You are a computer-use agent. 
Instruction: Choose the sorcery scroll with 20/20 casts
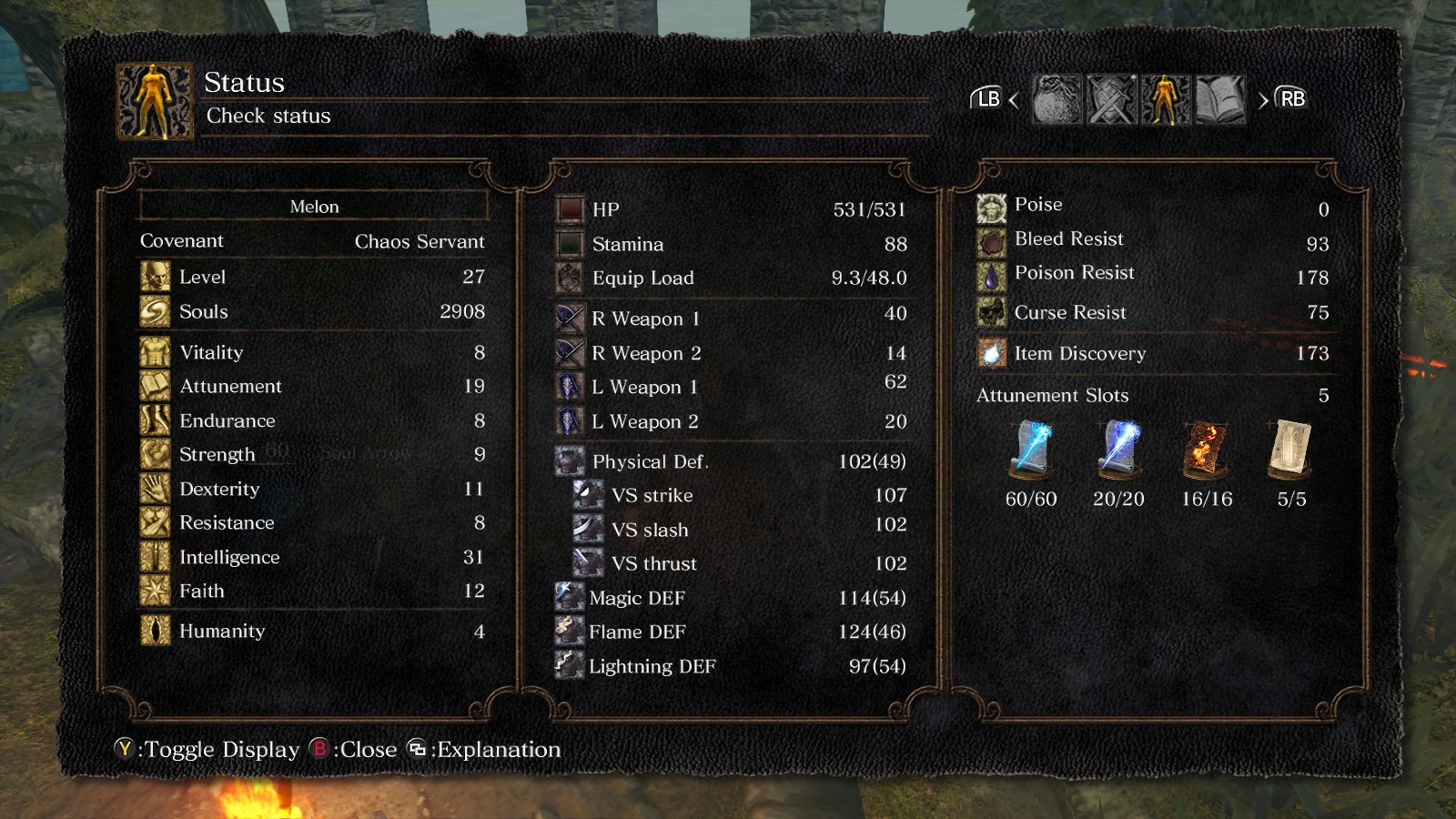click(x=1118, y=450)
